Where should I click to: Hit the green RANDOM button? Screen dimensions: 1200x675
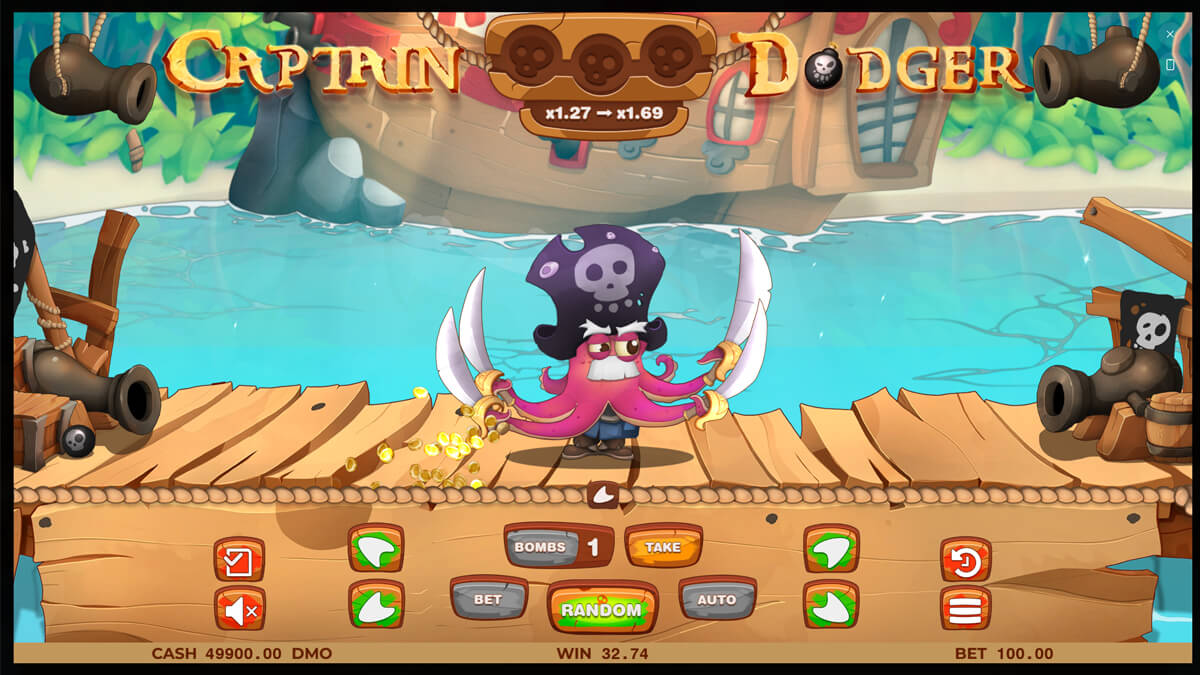(x=601, y=608)
